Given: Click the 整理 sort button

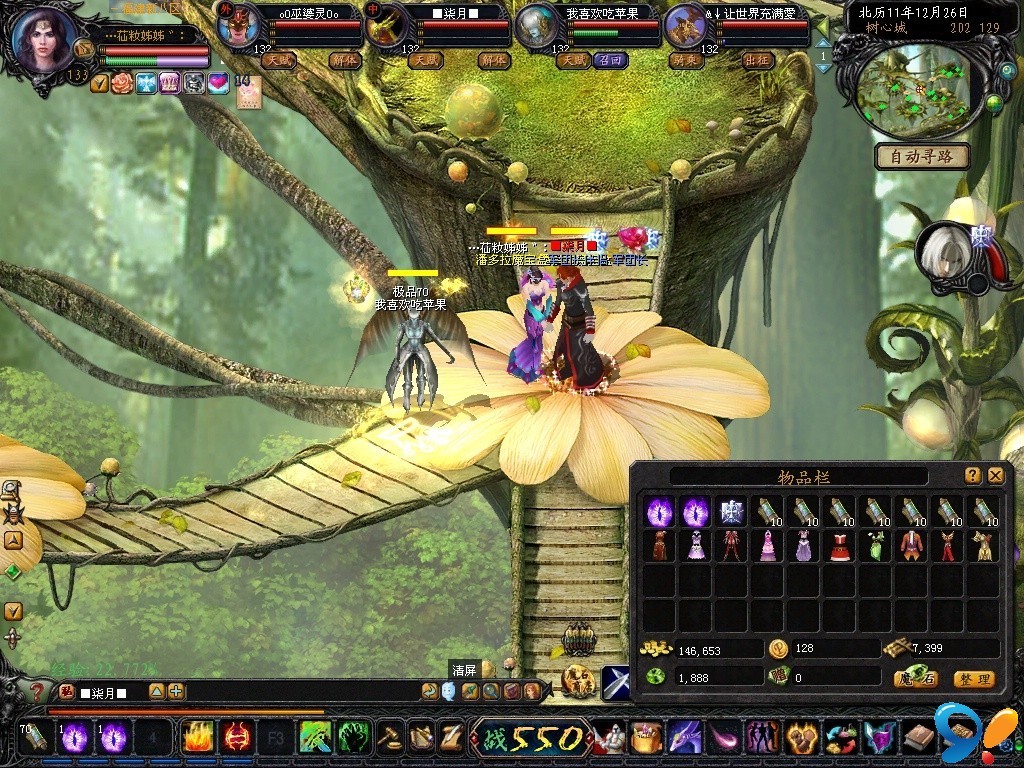Looking at the screenshot, I should [973, 679].
